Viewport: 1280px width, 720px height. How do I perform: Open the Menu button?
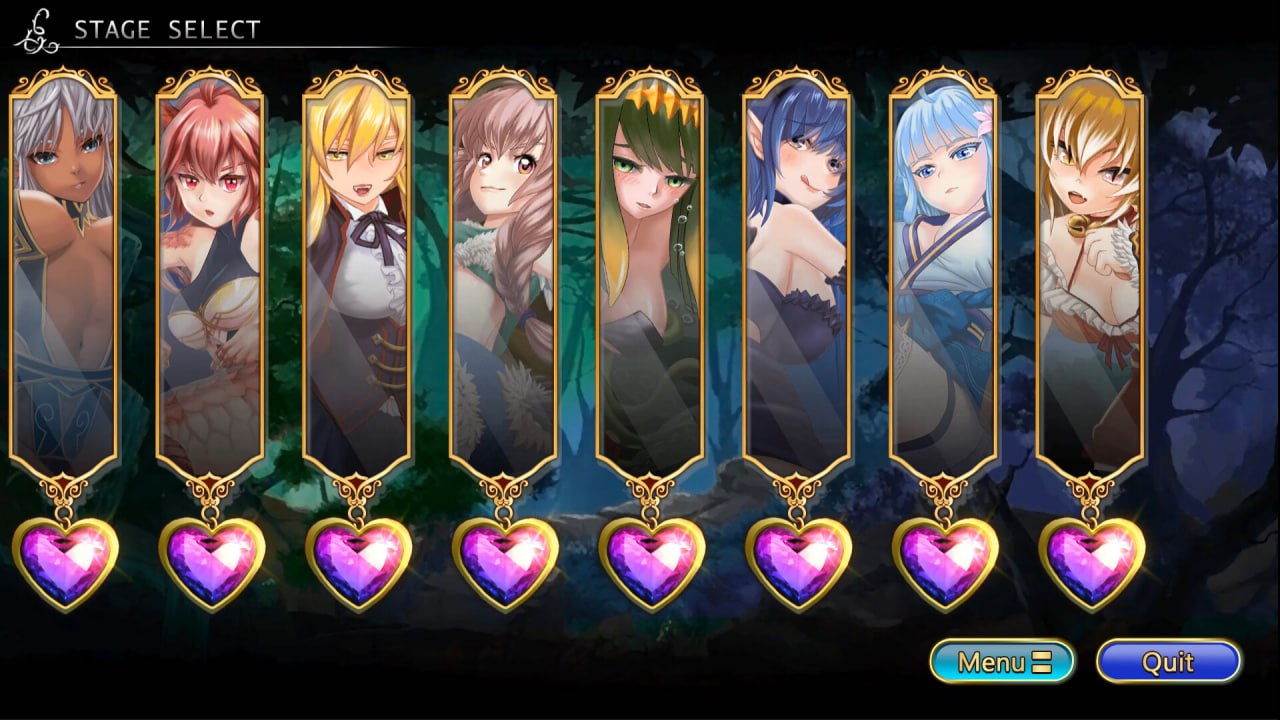tap(1005, 661)
